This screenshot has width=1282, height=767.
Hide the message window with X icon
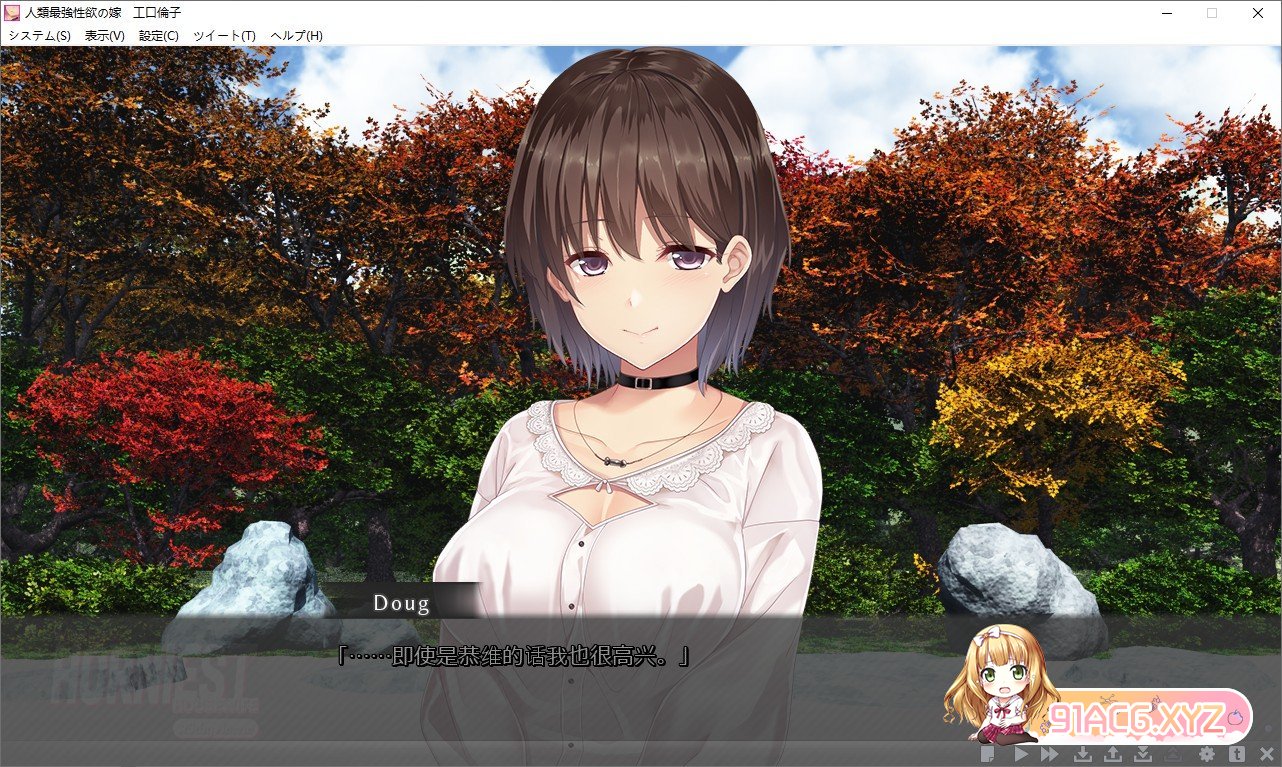1266,754
